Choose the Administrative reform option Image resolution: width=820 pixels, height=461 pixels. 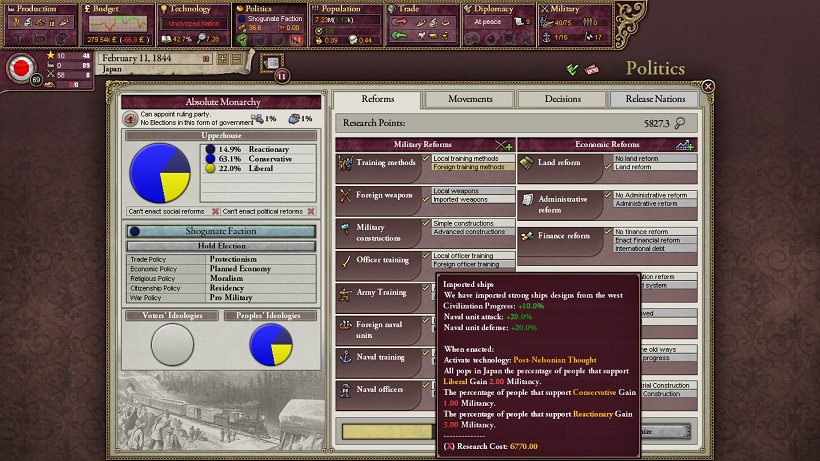tap(655, 204)
